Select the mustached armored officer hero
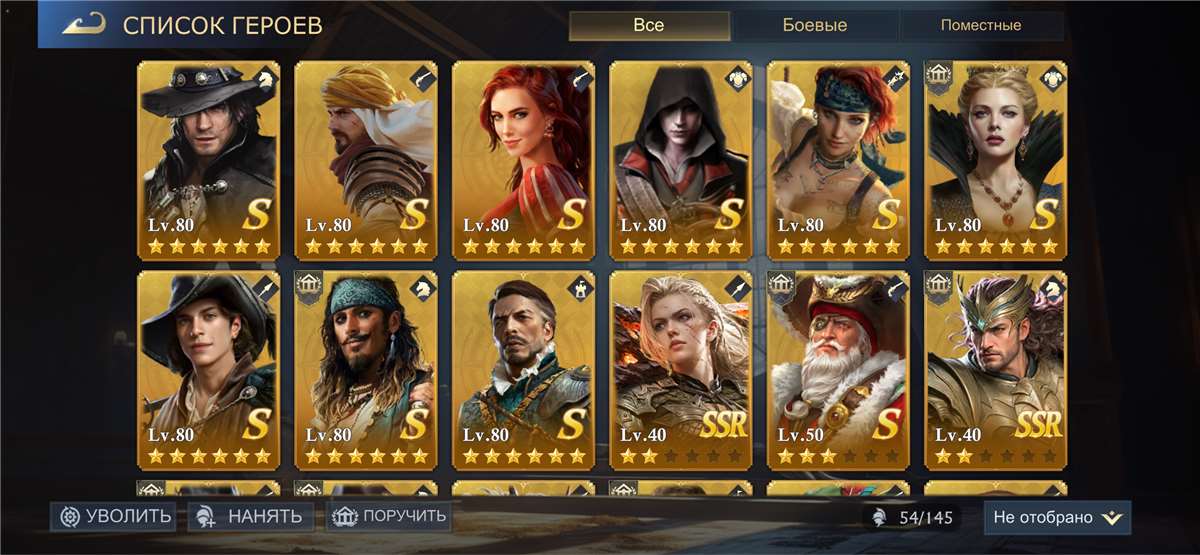Image resolution: width=1200 pixels, height=555 pixels. pyautogui.click(x=523, y=370)
